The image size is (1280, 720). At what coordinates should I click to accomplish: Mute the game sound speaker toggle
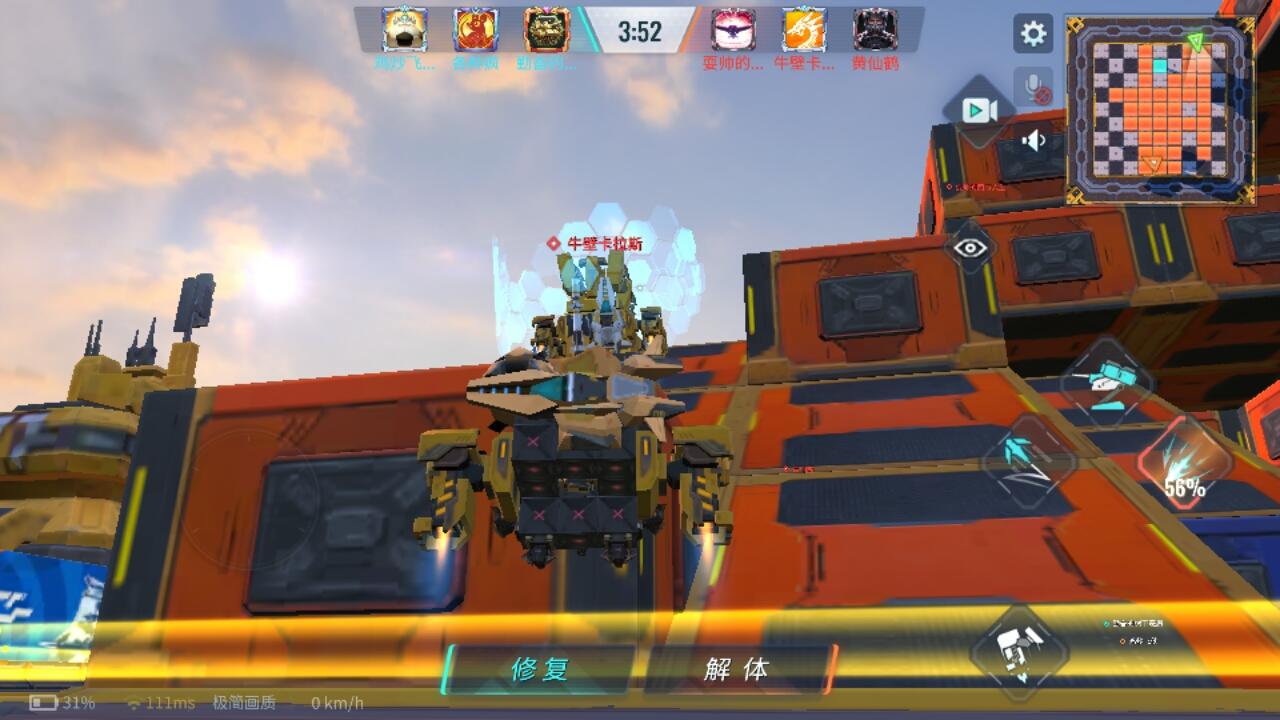pos(1033,141)
